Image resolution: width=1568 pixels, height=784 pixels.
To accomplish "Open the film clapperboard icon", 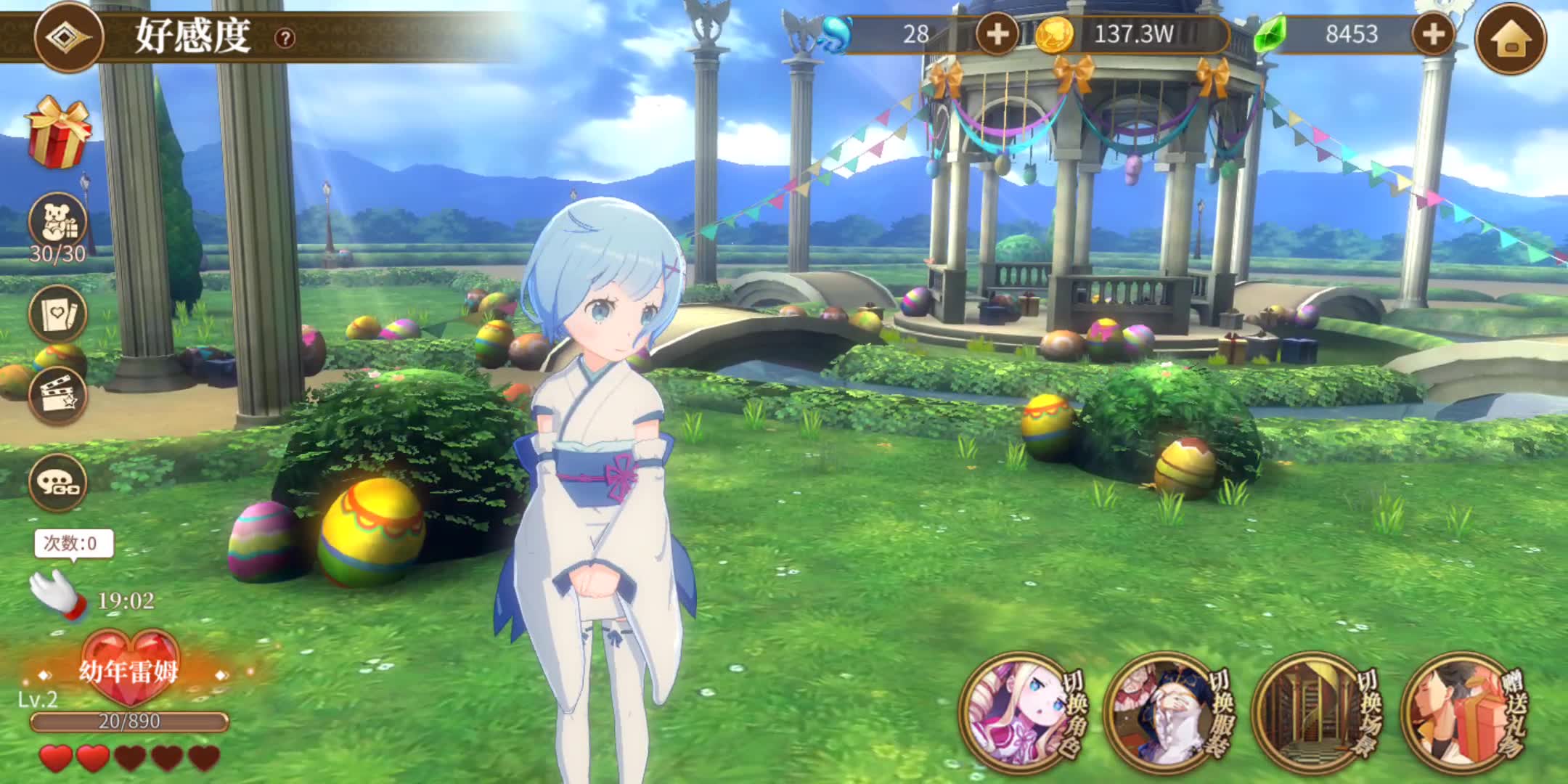I will click(58, 396).
